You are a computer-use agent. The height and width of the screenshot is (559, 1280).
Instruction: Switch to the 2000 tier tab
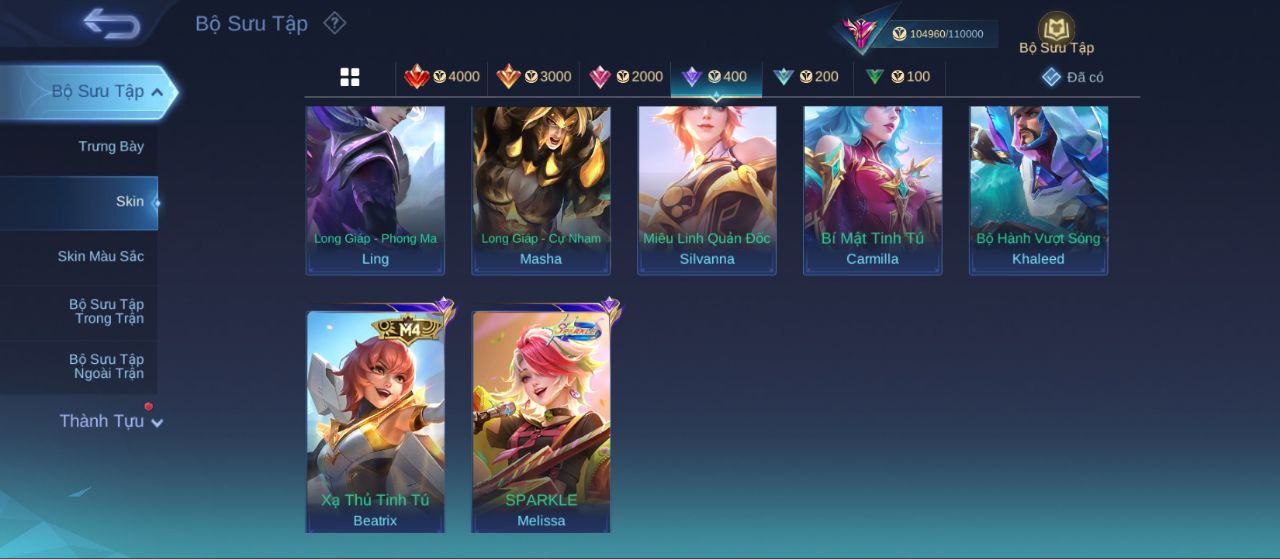click(626, 77)
